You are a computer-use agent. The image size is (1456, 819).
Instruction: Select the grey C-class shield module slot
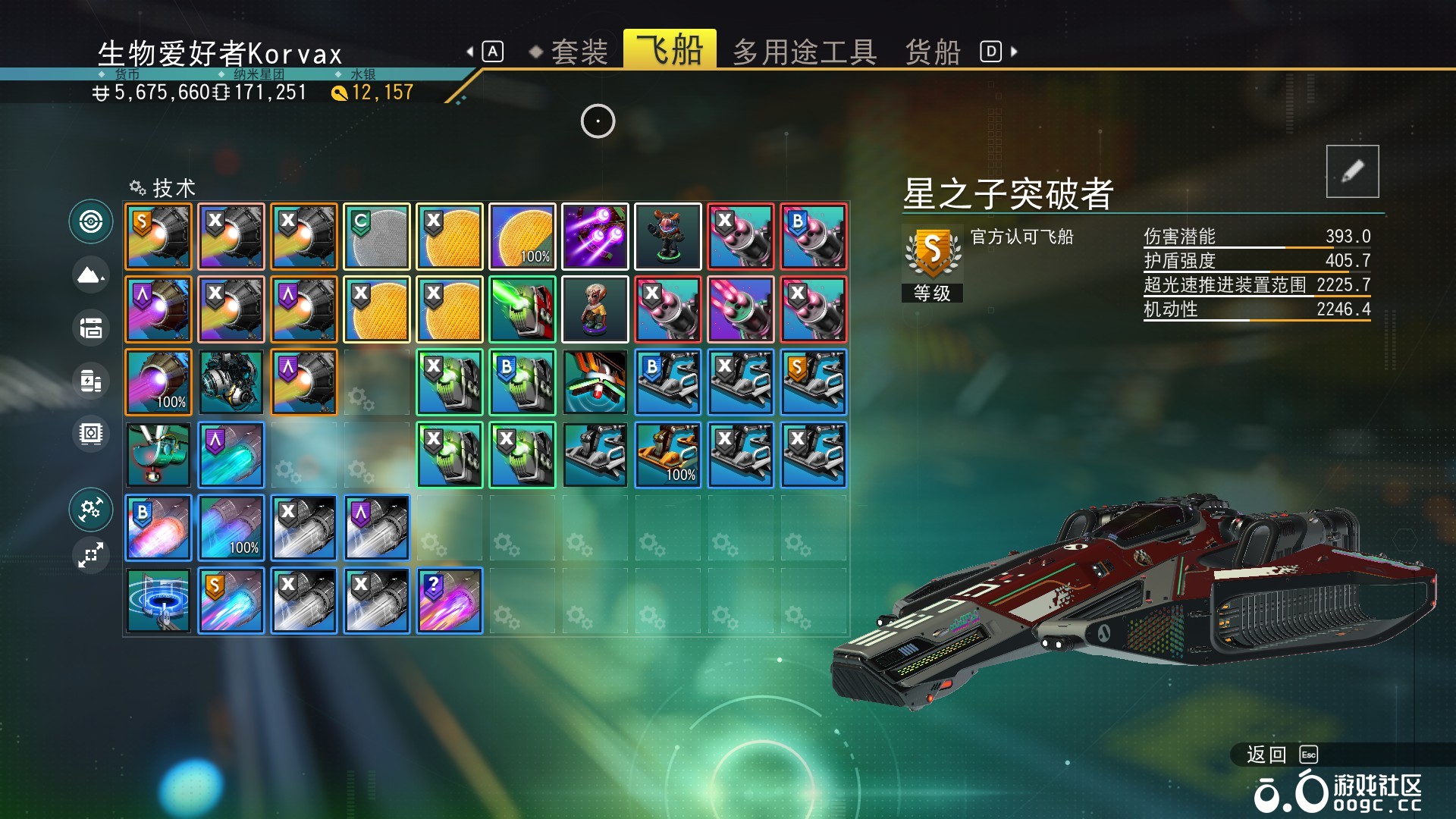click(377, 237)
